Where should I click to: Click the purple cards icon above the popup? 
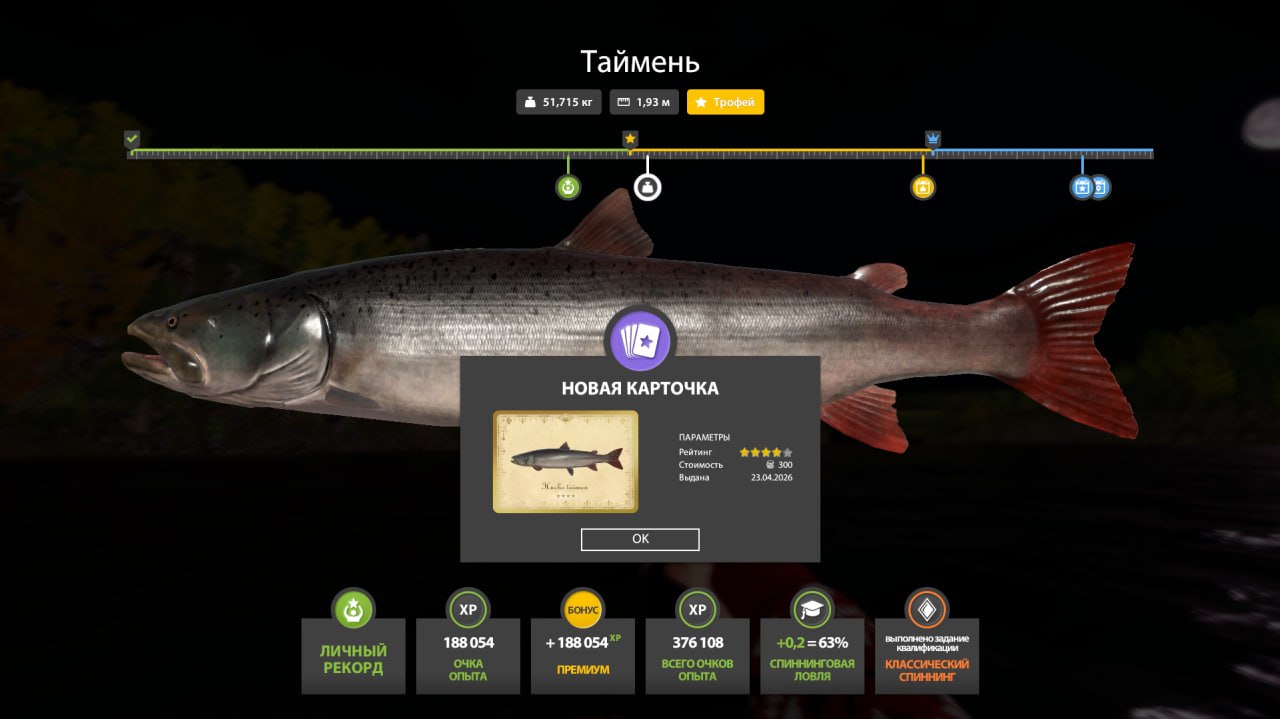[640, 340]
